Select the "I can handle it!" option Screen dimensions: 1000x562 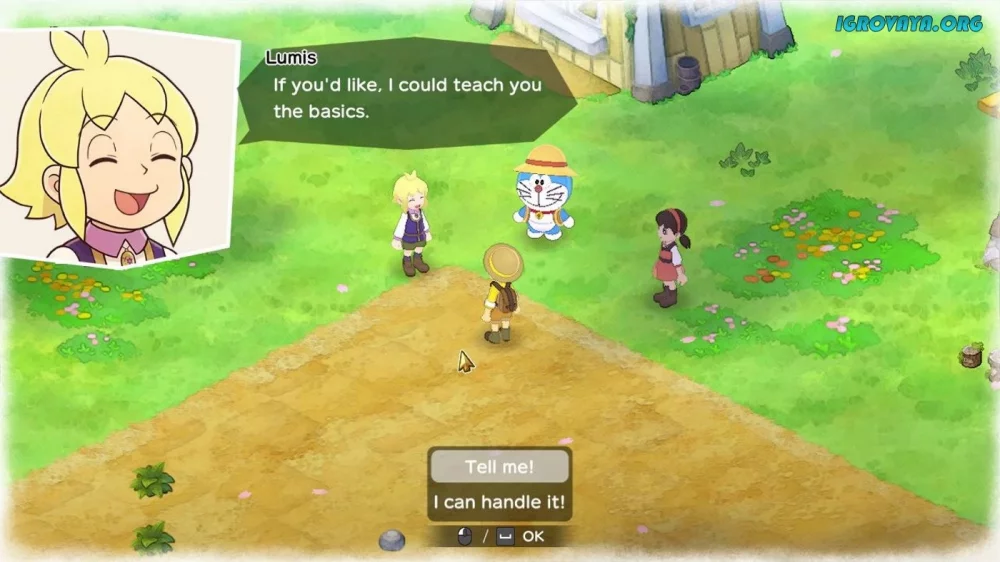coord(499,502)
